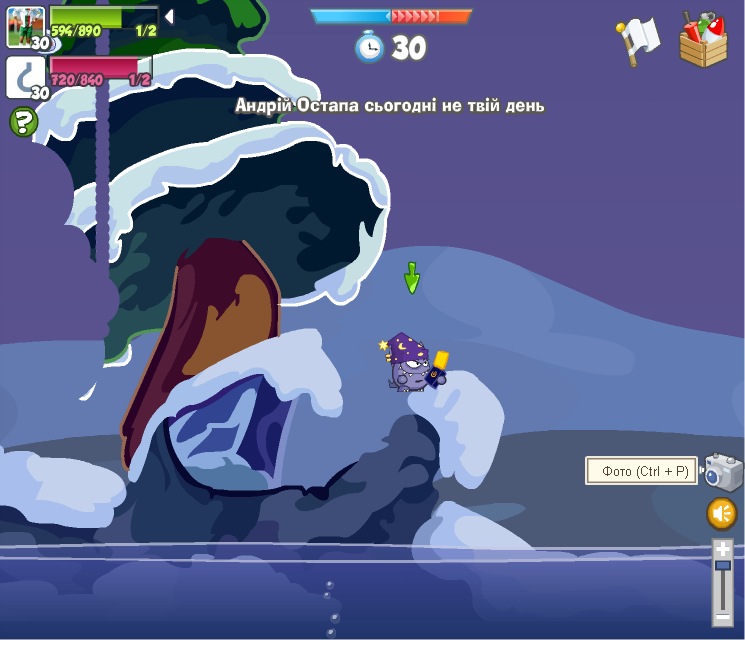Take a photo with the camera button

[723, 471]
